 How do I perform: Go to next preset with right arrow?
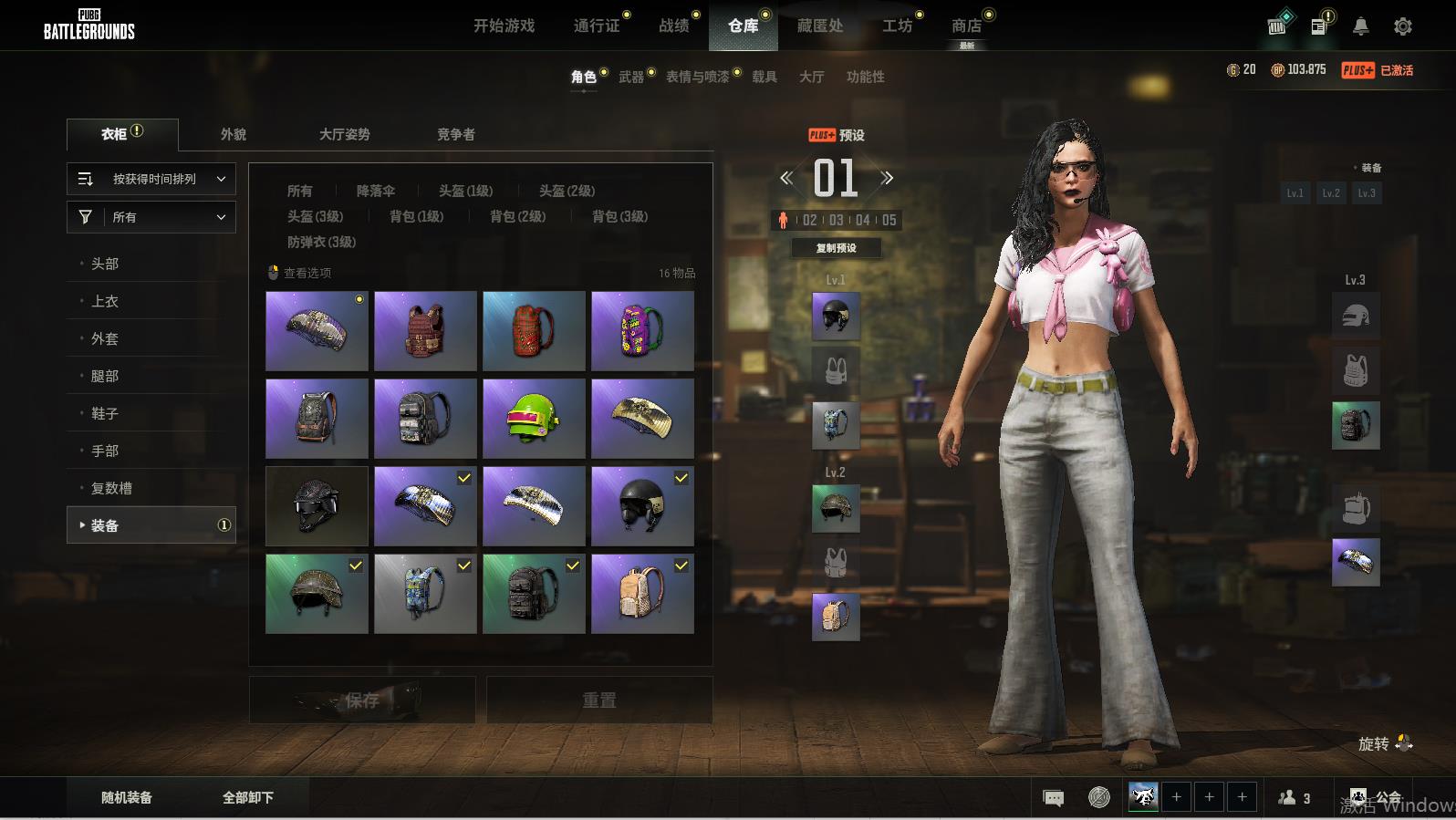click(x=887, y=178)
